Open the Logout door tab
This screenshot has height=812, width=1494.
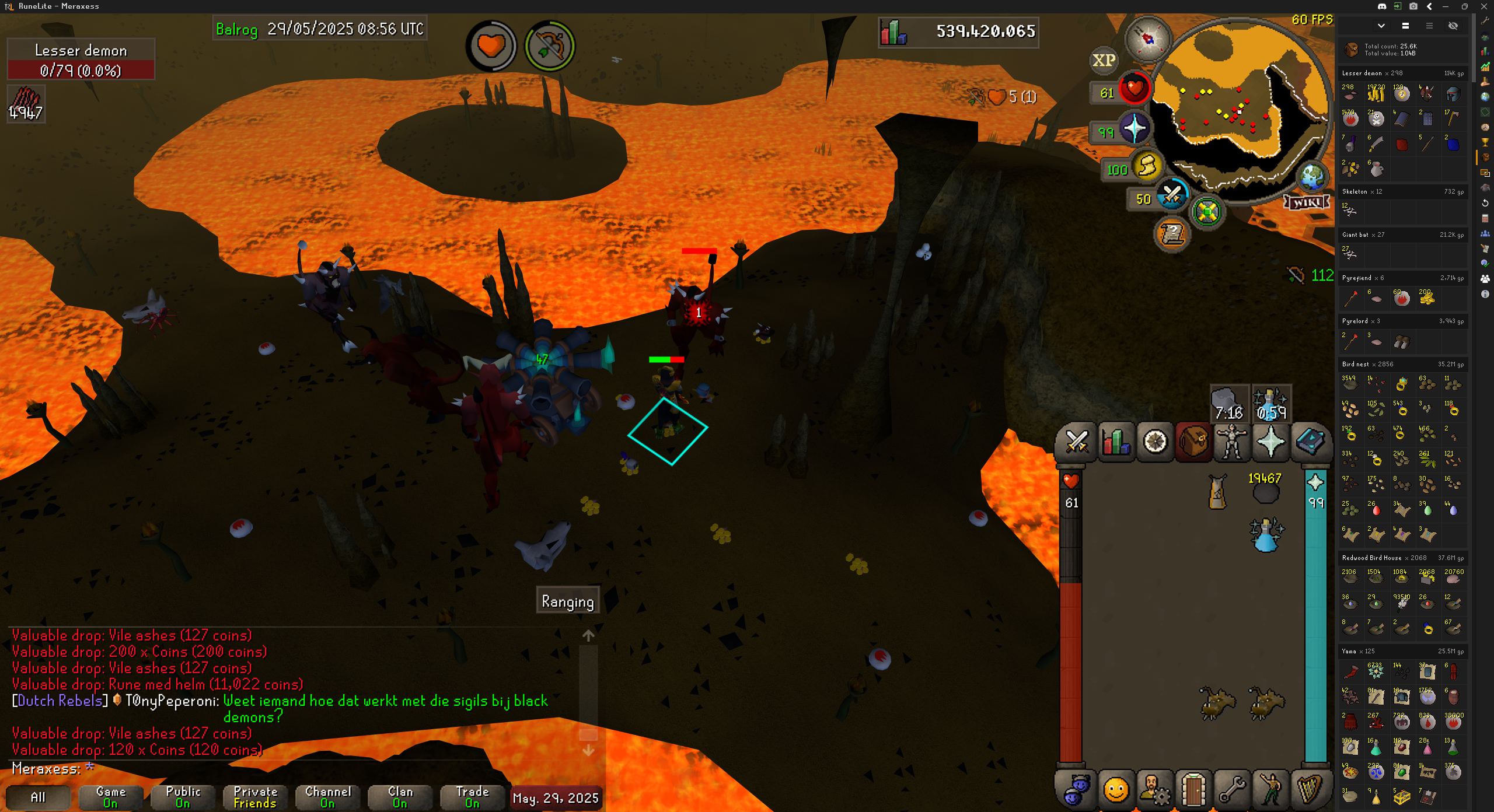click(1193, 790)
